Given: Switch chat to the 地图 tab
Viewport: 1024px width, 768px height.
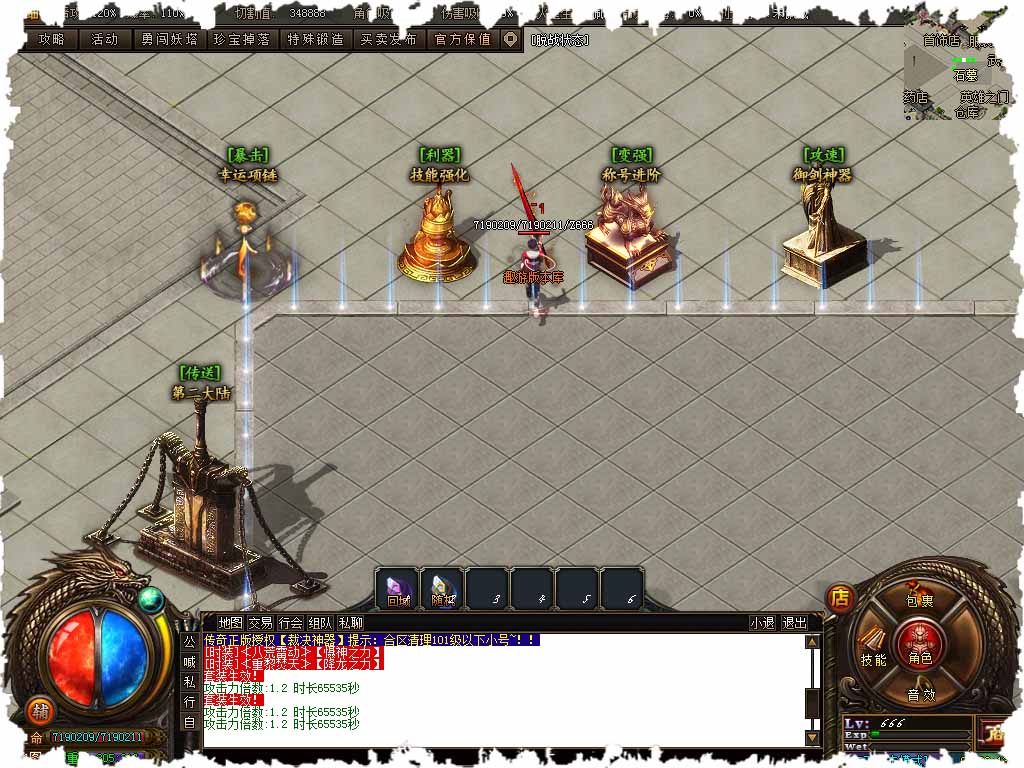Looking at the screenshot, I should 230,622.
